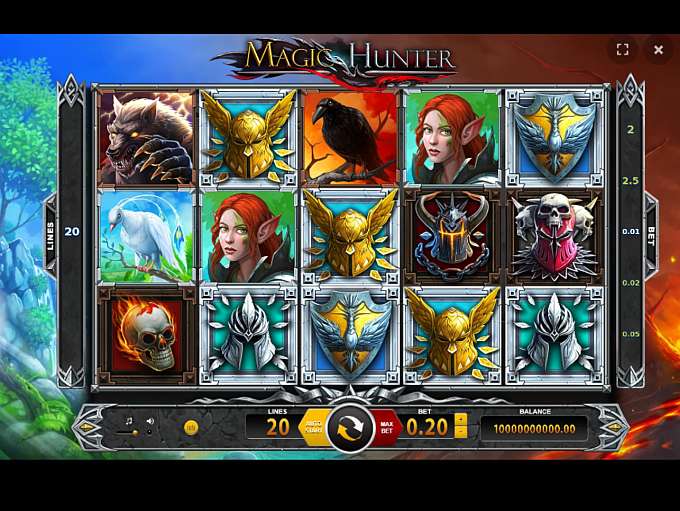The width and height of the screenshot is (680, 511).
Task: Choose the 2.5 bet value
Action: [630, 181]
